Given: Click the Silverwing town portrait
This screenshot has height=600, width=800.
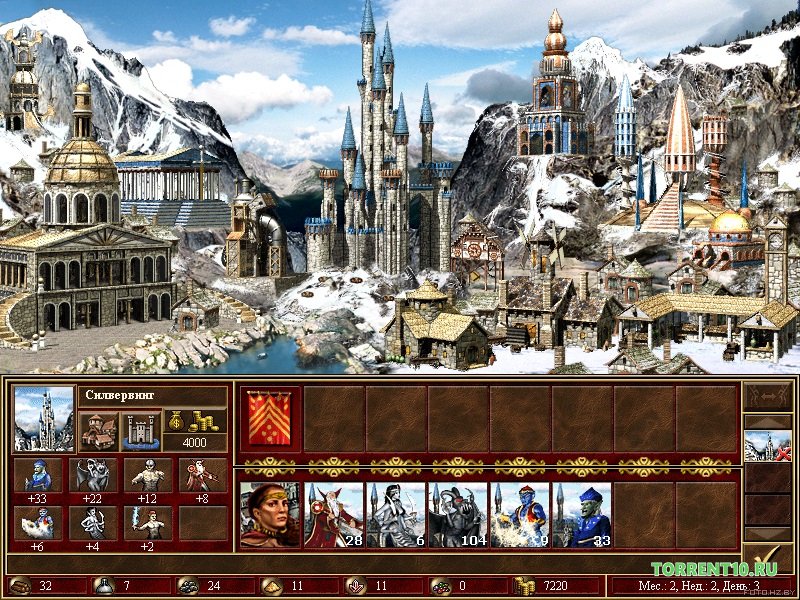Looking at the screenshot, I should (x=44, y=419).
